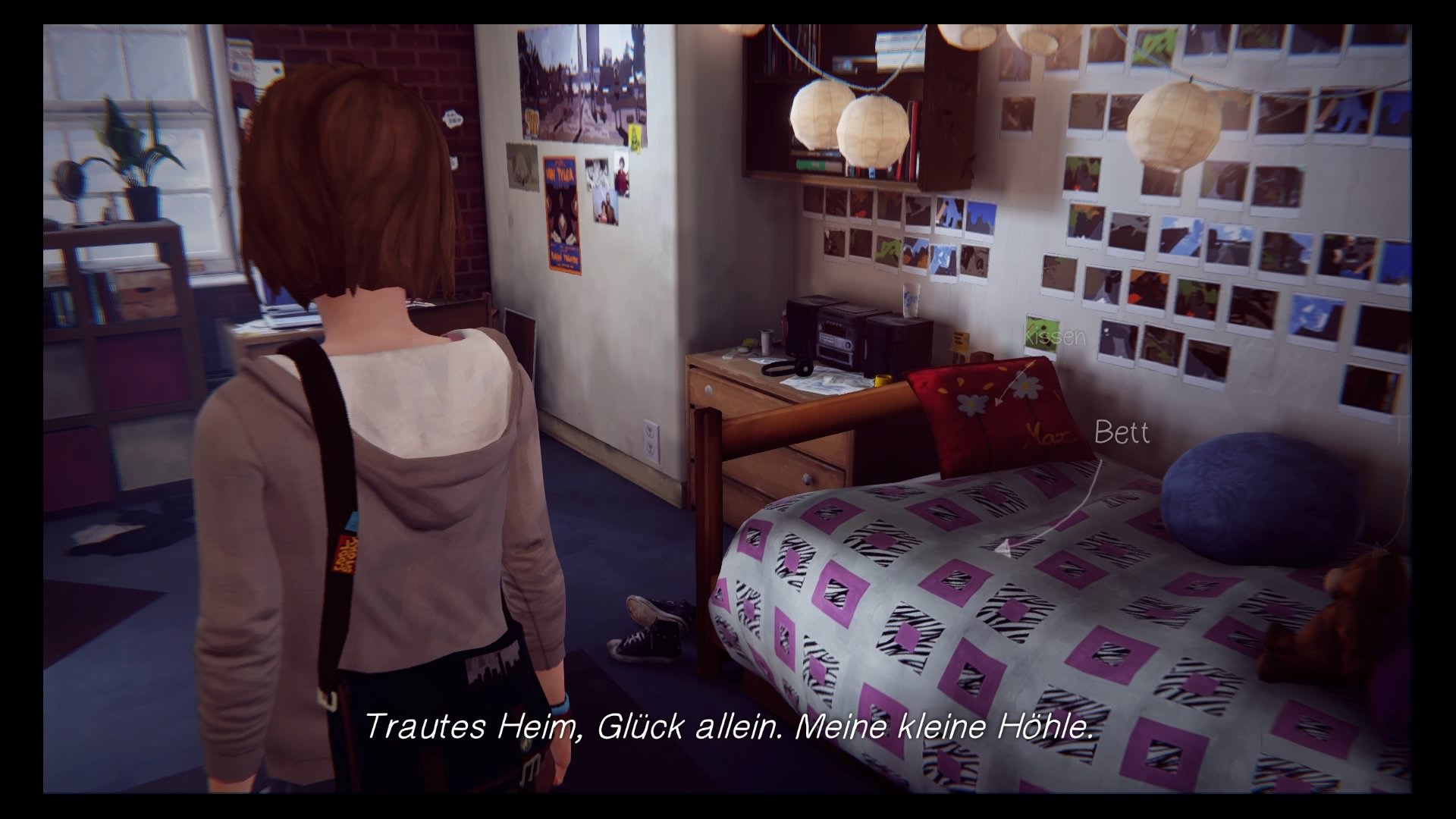Screen dimensions: 1456x819
Task: Select the city photo poster
Action: point(584,83)
